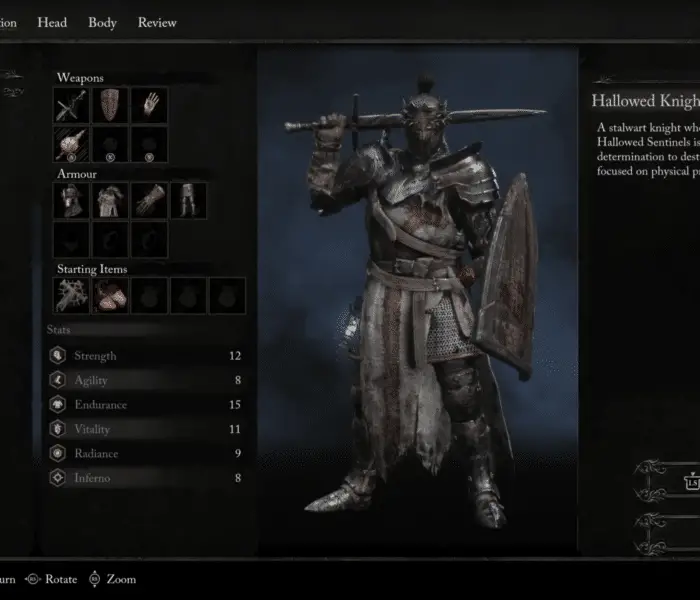The image size is (700, 600).
Task: Inspect the helmet armour slot
Action: click(72, 200)
